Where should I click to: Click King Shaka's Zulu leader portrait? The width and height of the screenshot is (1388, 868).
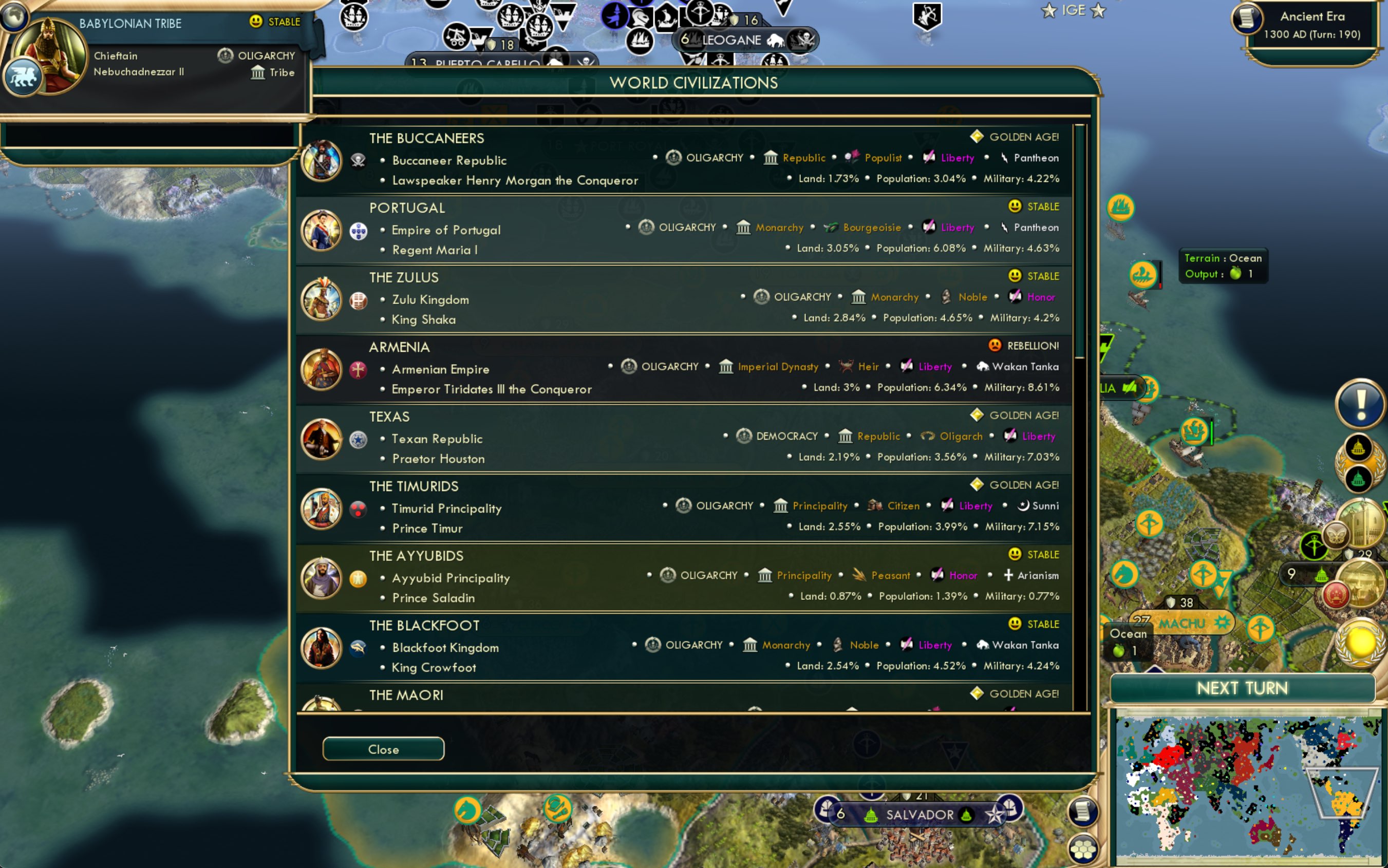tap(322, 299)
